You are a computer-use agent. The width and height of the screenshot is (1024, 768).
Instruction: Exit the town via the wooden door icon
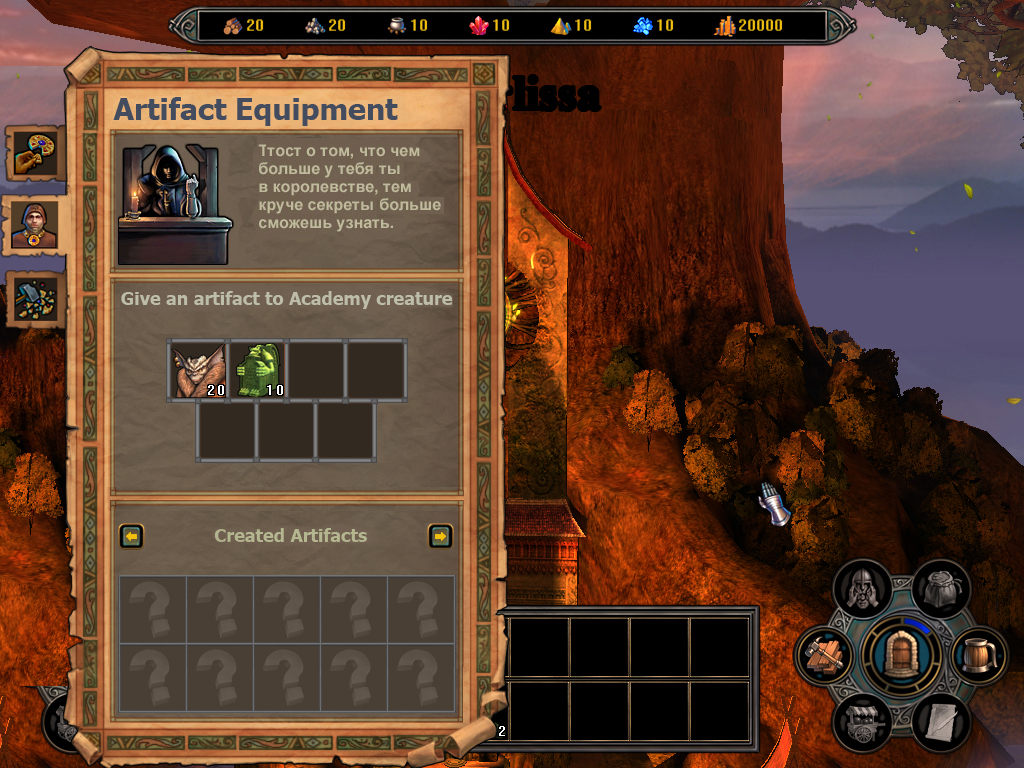[x=901, y=655]
